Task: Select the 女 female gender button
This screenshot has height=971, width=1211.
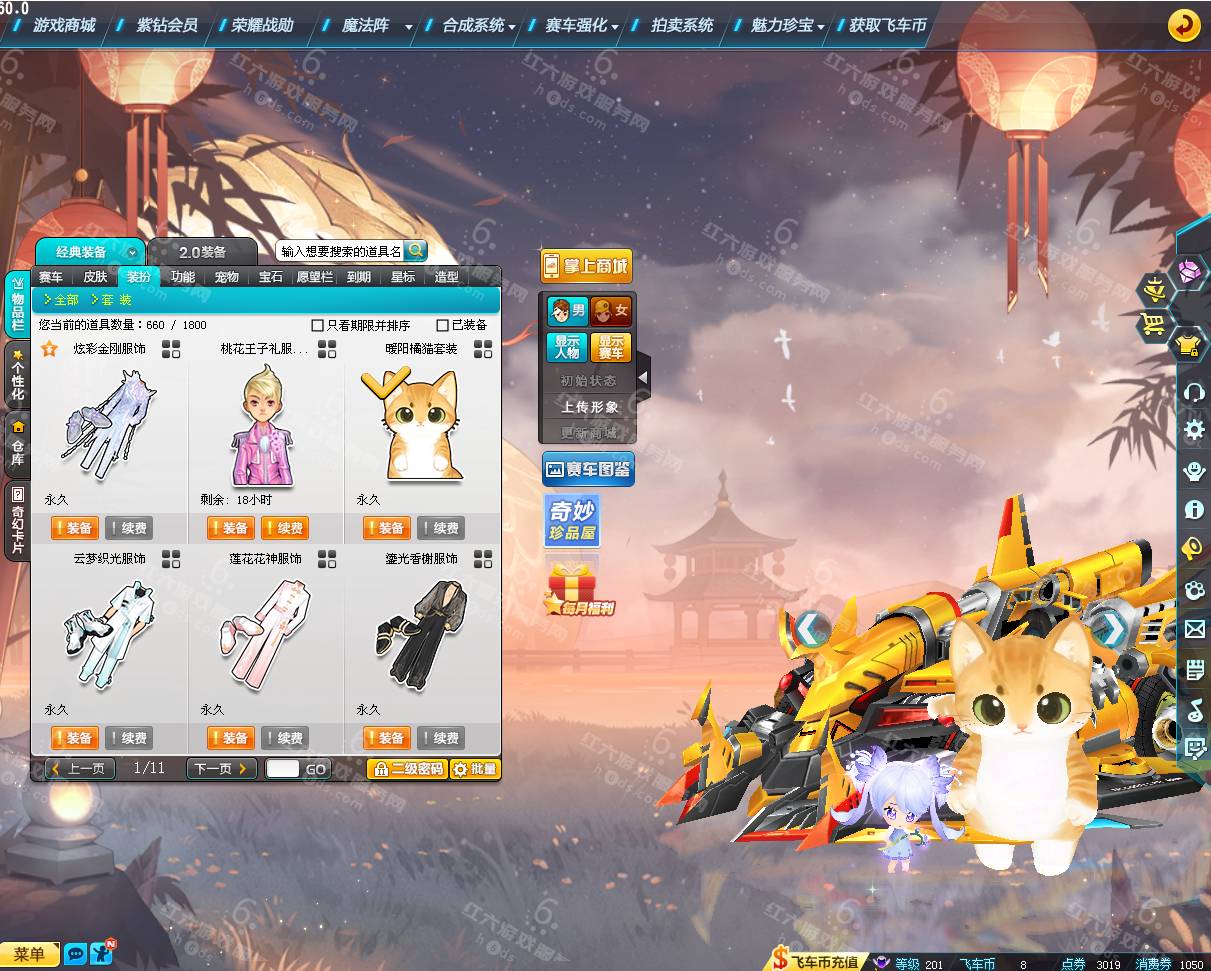Action: click(x=610, y=311)
